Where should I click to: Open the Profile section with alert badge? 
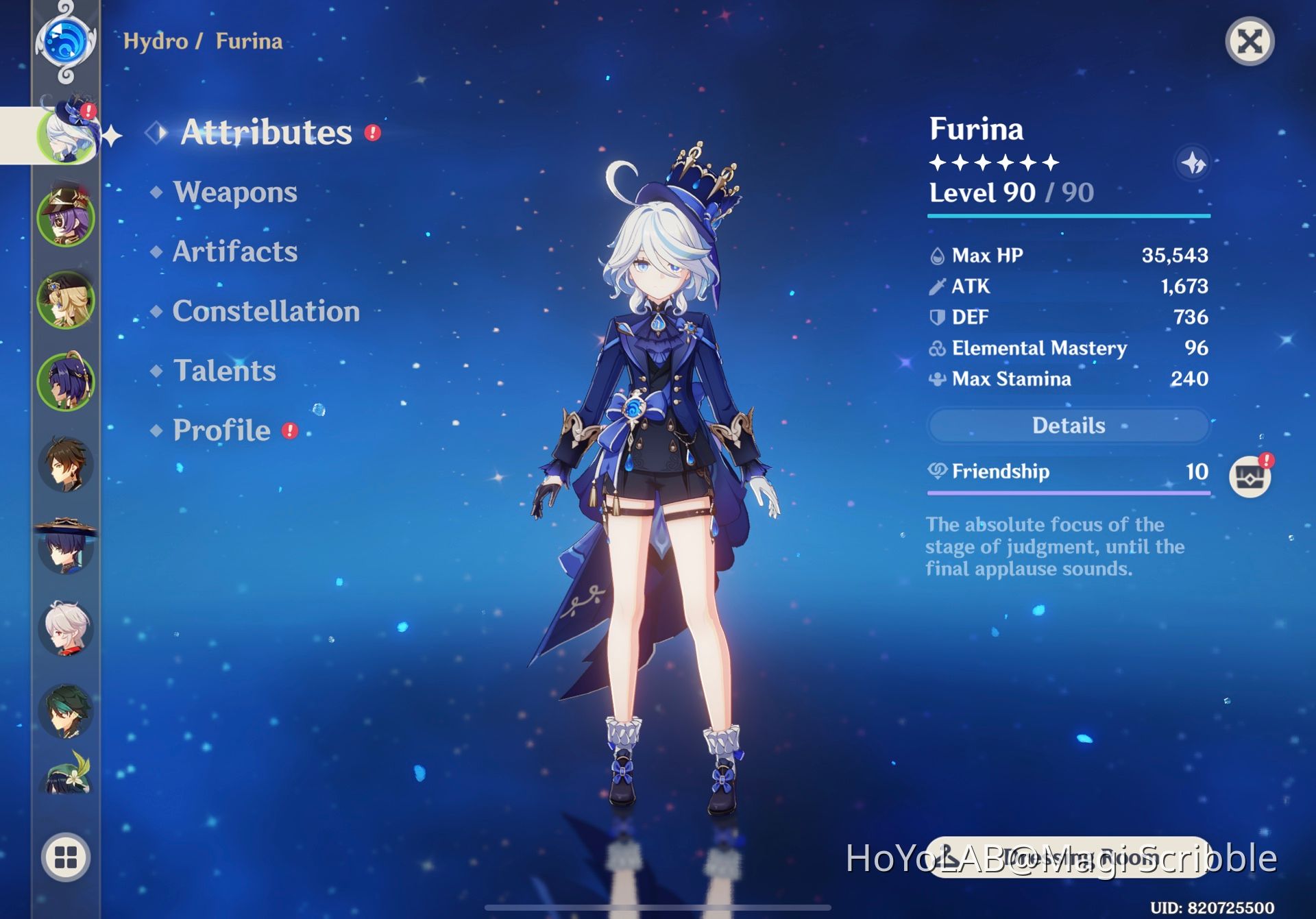pyautogui.click(x=222, y=430)
